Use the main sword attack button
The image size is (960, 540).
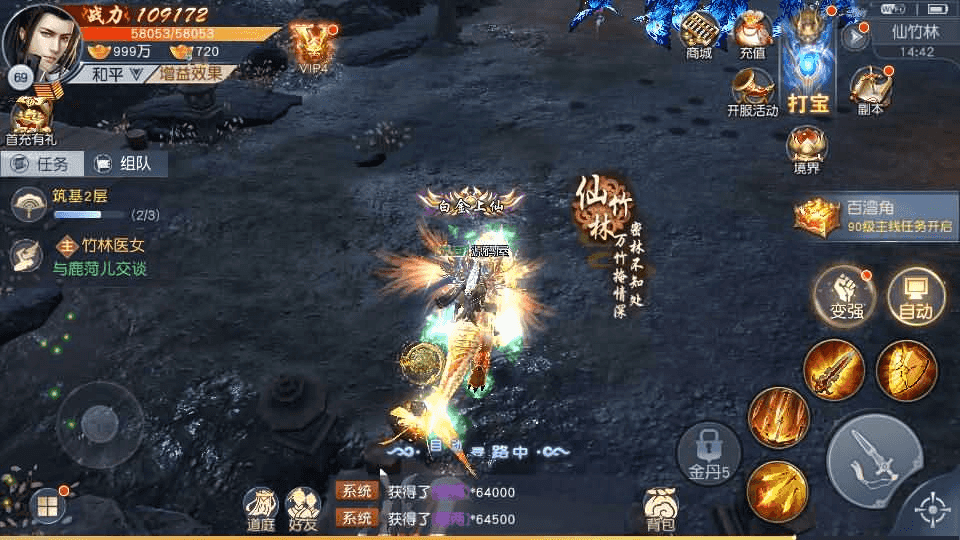873,460
